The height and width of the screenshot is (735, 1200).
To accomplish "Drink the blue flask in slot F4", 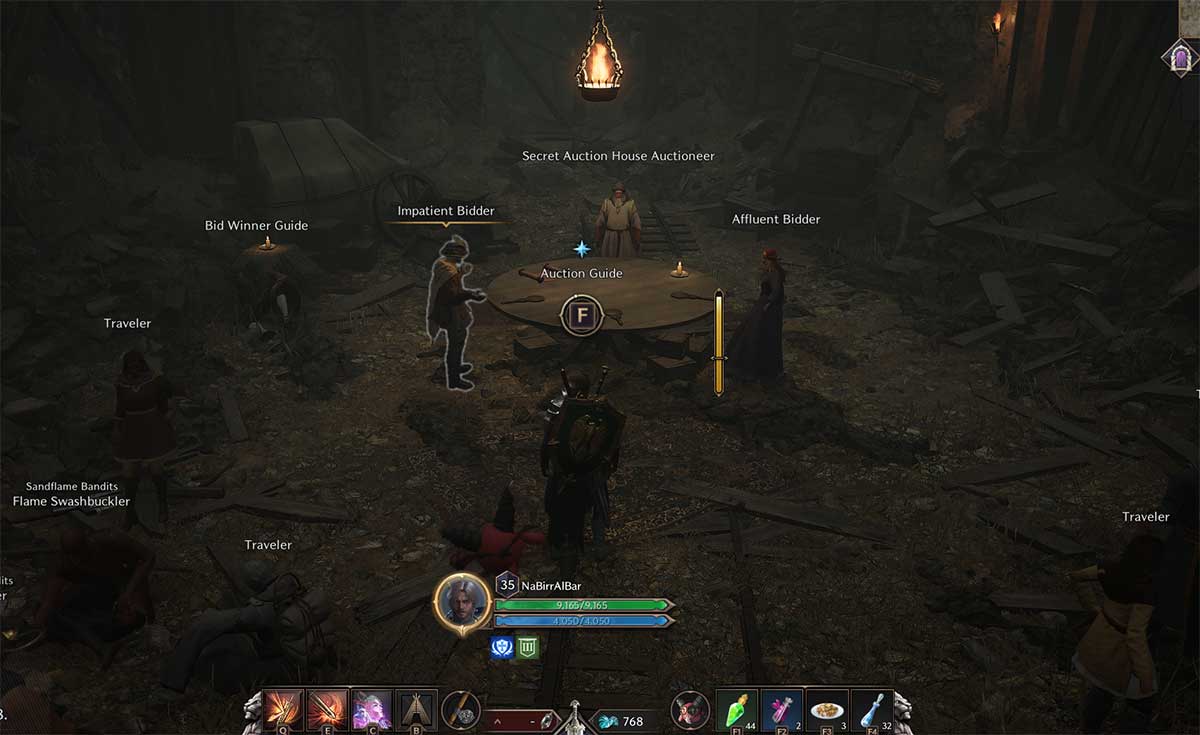I will coord(871,709).
